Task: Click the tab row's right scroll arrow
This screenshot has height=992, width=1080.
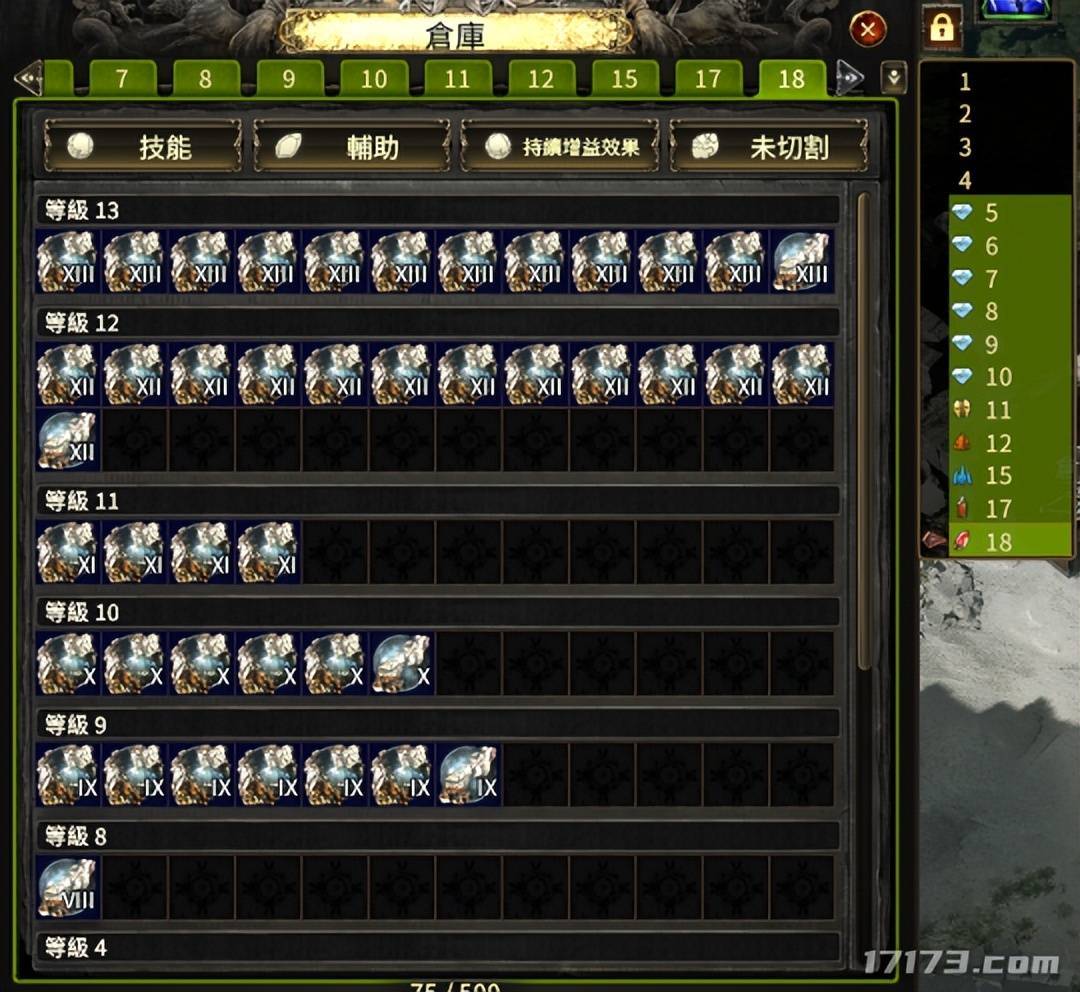Action: [850, 78]
